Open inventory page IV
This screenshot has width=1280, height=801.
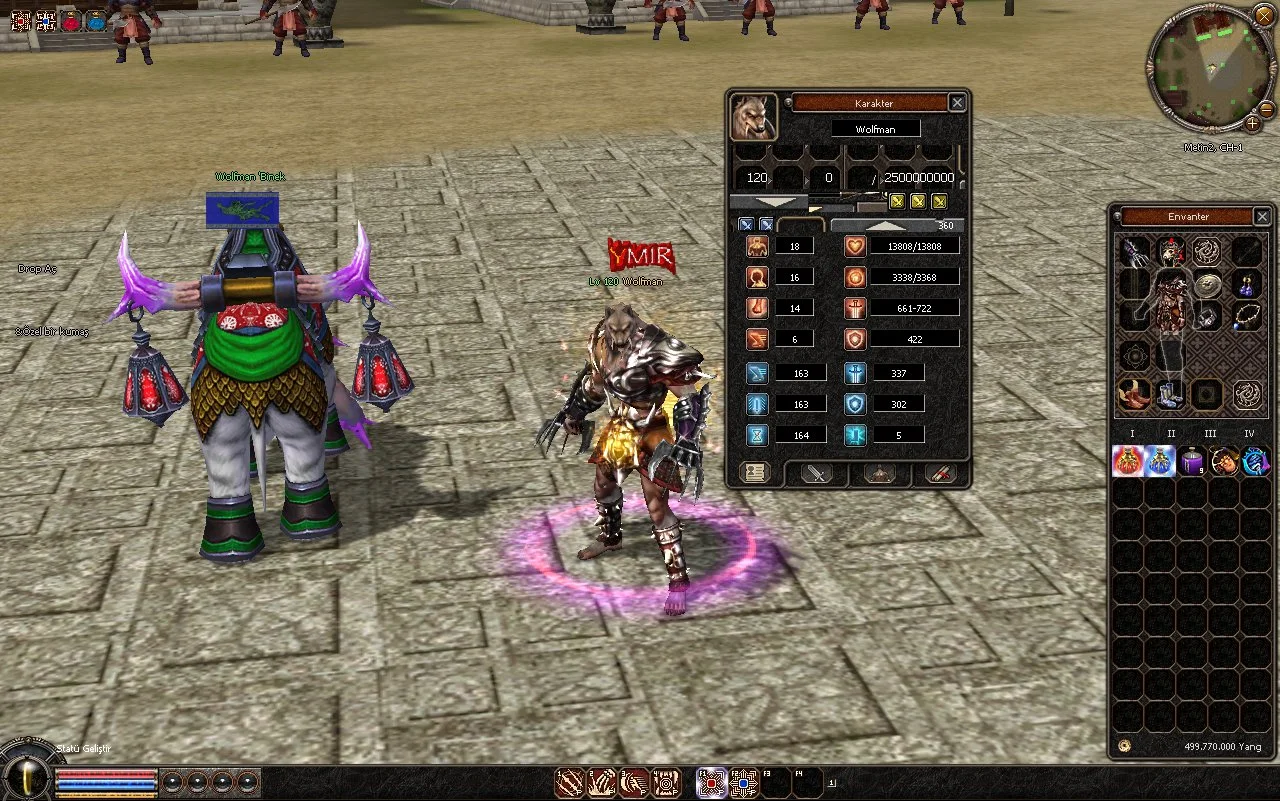click(1248, 434)
